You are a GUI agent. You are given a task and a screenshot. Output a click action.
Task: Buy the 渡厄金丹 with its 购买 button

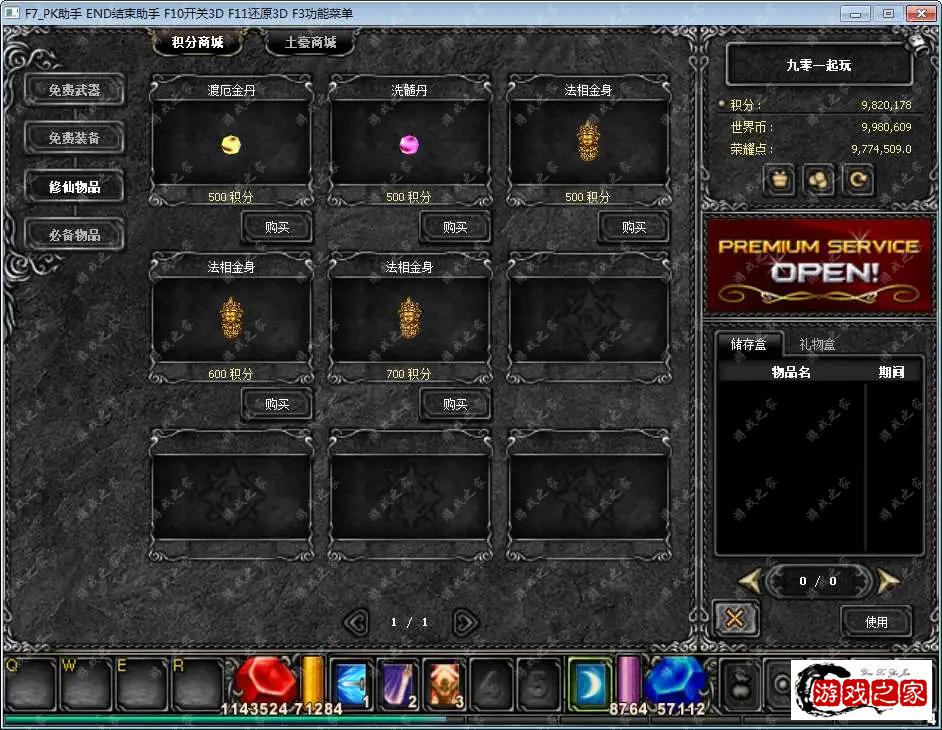click(x=277, y=227)
